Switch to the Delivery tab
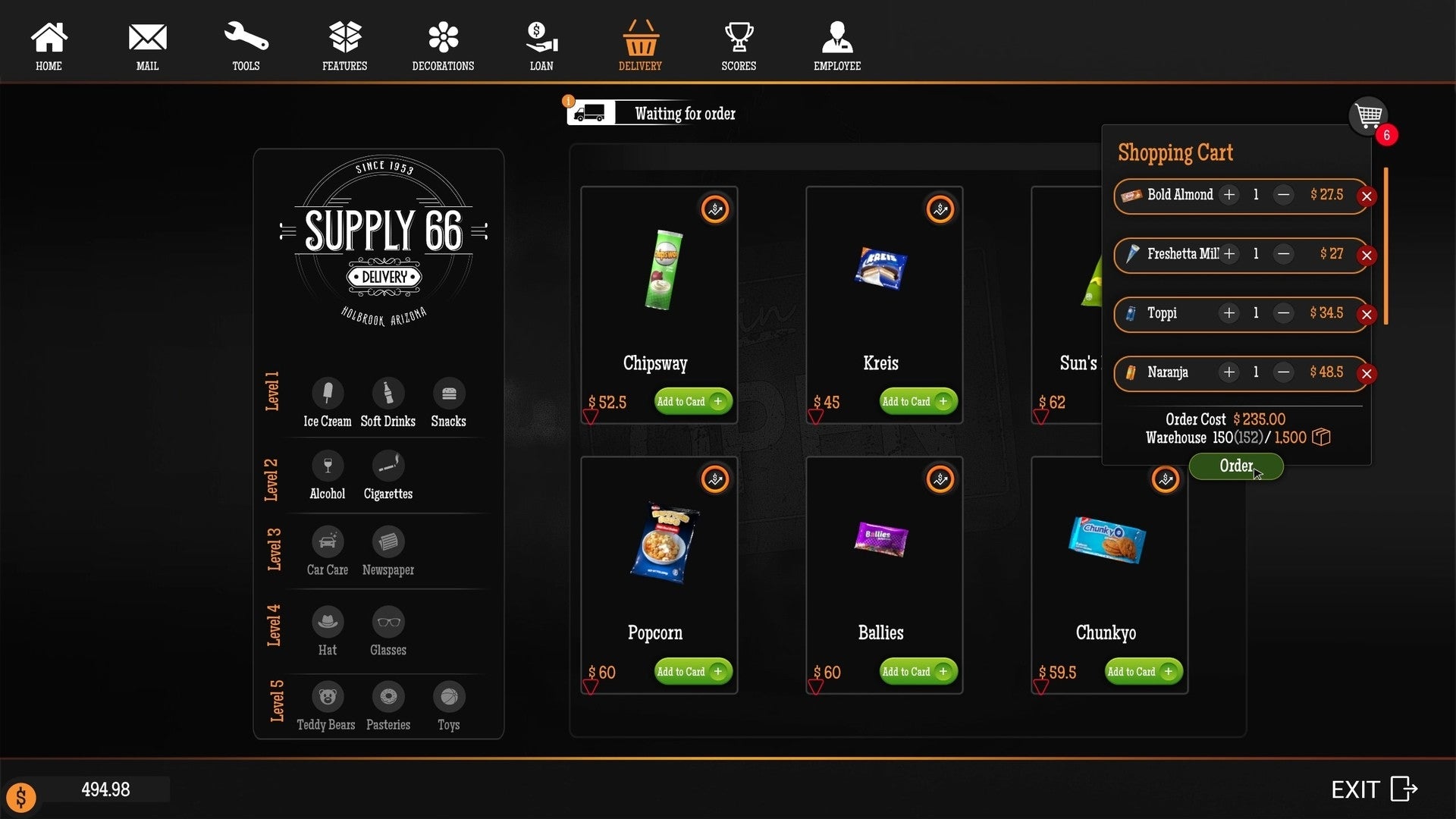 tap(640, 45)
